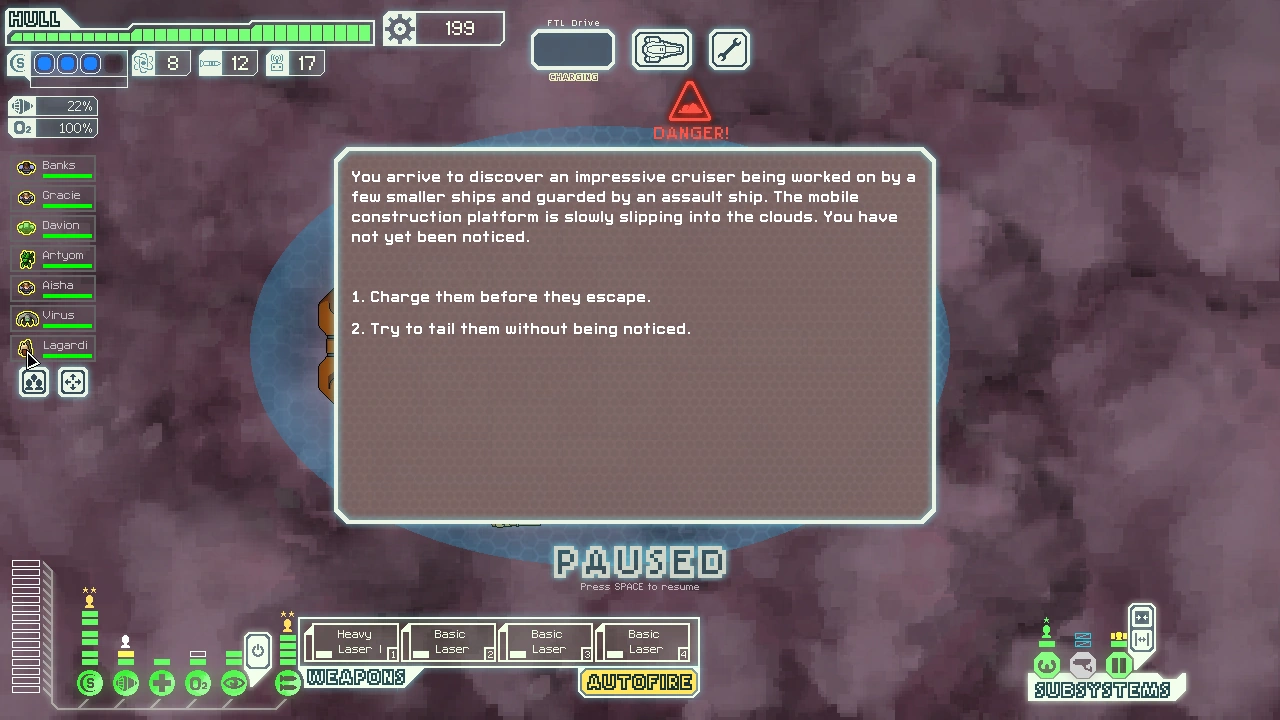Choose "Charge them before they escape"
1280x720 pixels.
tap(510, 297)
